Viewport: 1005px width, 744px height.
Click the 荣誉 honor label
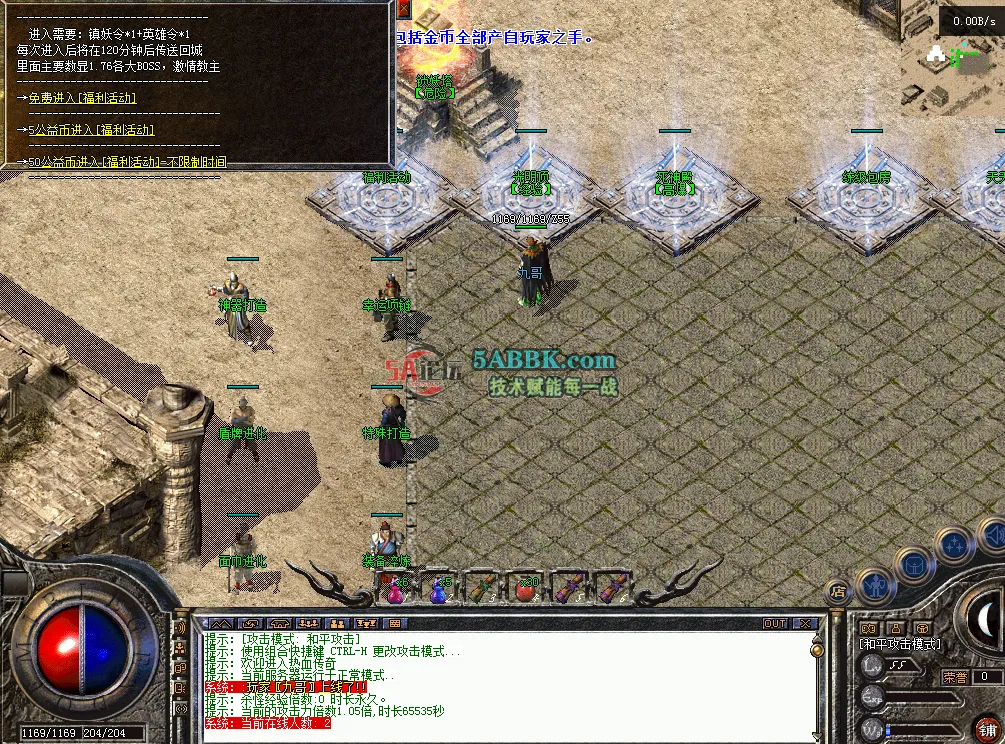tap(955, 677)
